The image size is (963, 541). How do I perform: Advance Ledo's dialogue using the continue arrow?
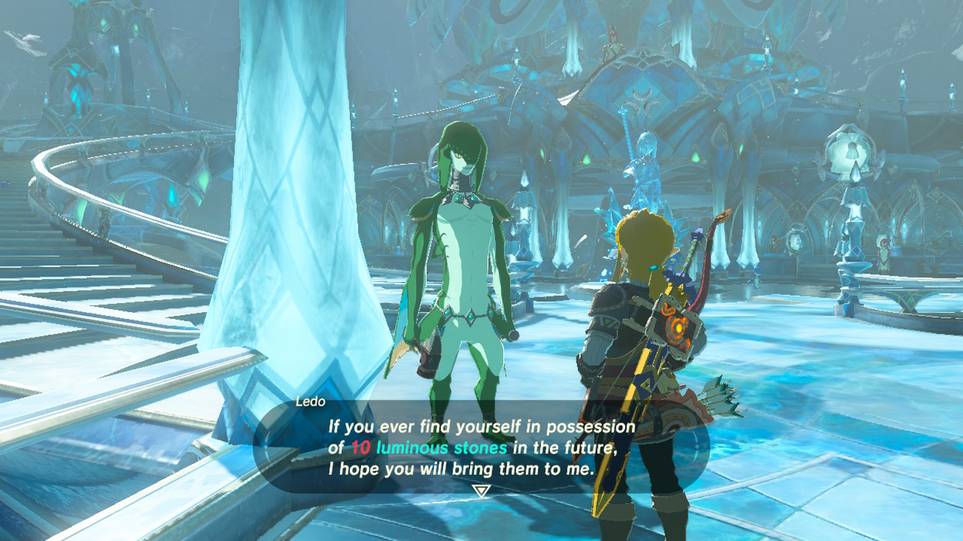click(x=481, y=491)
